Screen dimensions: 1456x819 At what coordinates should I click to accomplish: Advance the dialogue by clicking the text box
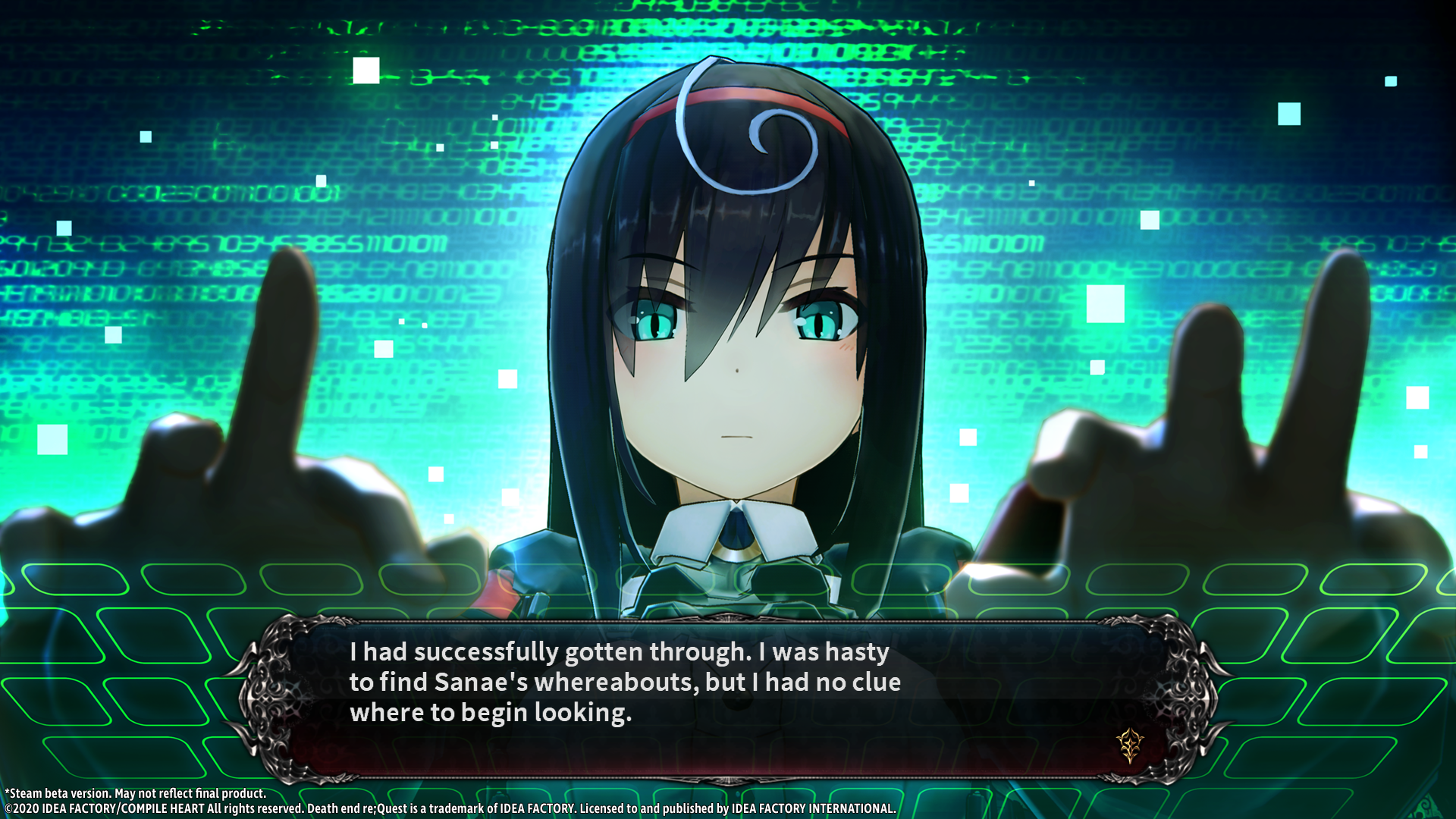tap(728, 698)
